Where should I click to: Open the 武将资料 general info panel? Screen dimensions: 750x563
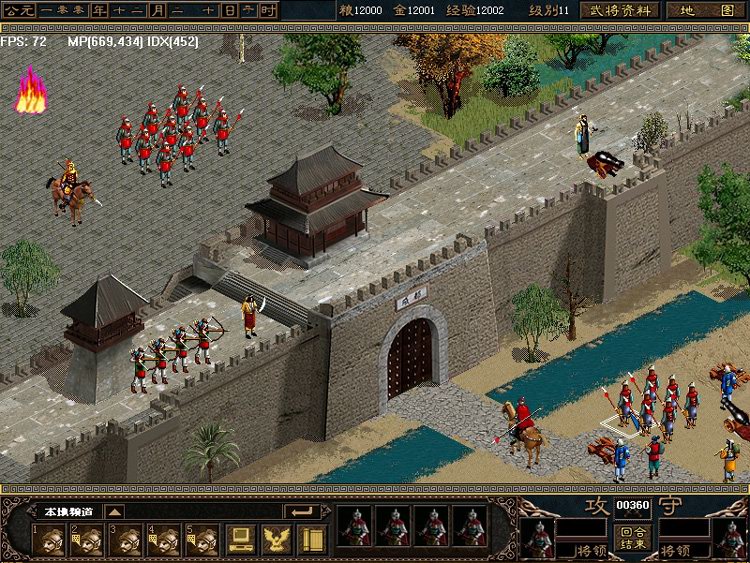tap(620, 10)
